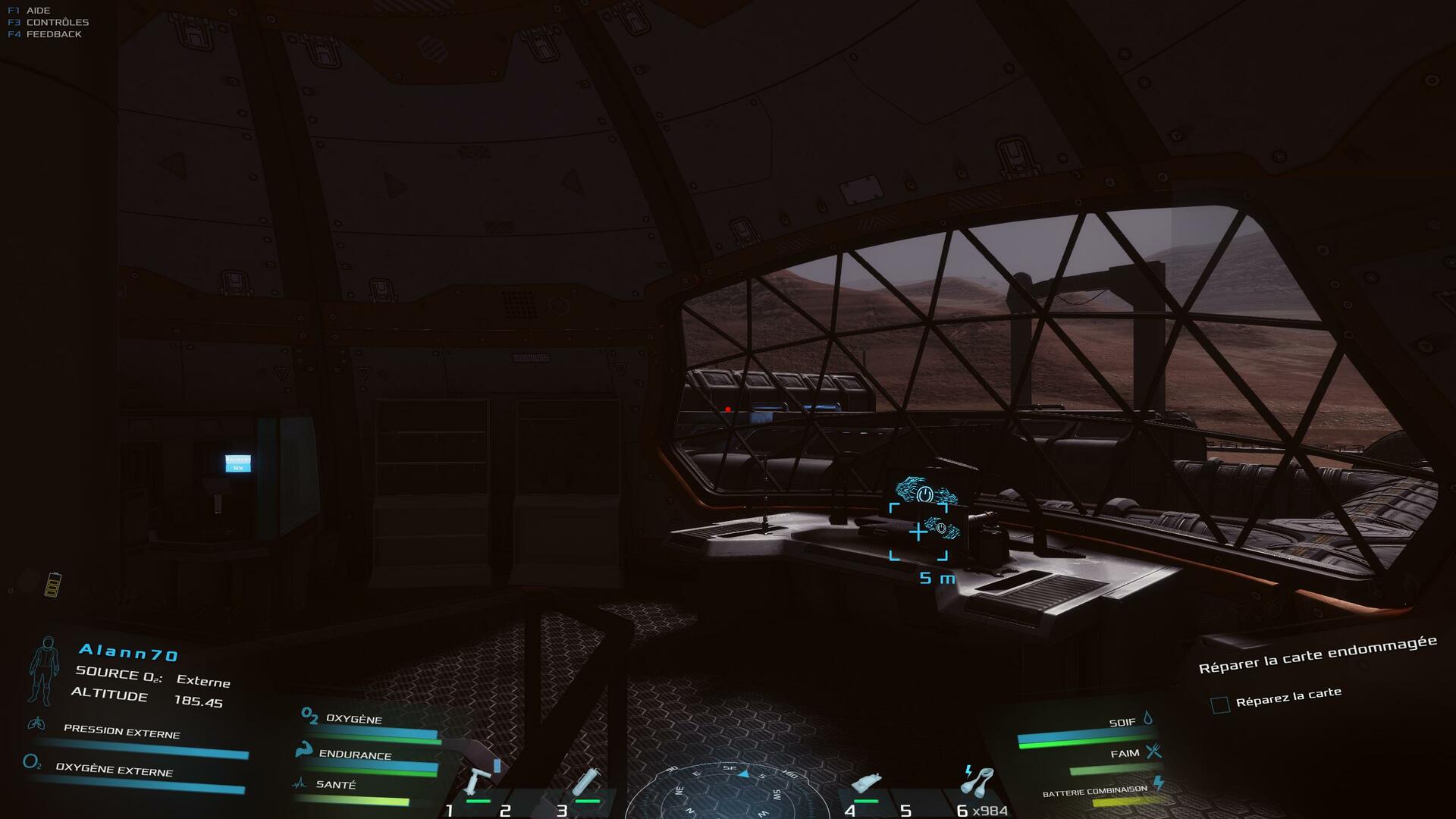Tick the "Réparez la carte" objective checkbox
The height and width of the screenshot is (819, 1456).
(x=1220, y=705)
